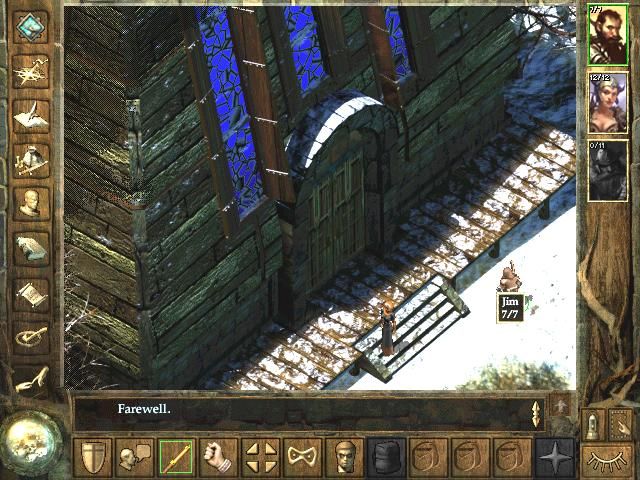This screenshot has height=480, width=640.
Task: Open the area map from the web icon
Action: pyautogui.click(x=32, y=71)
